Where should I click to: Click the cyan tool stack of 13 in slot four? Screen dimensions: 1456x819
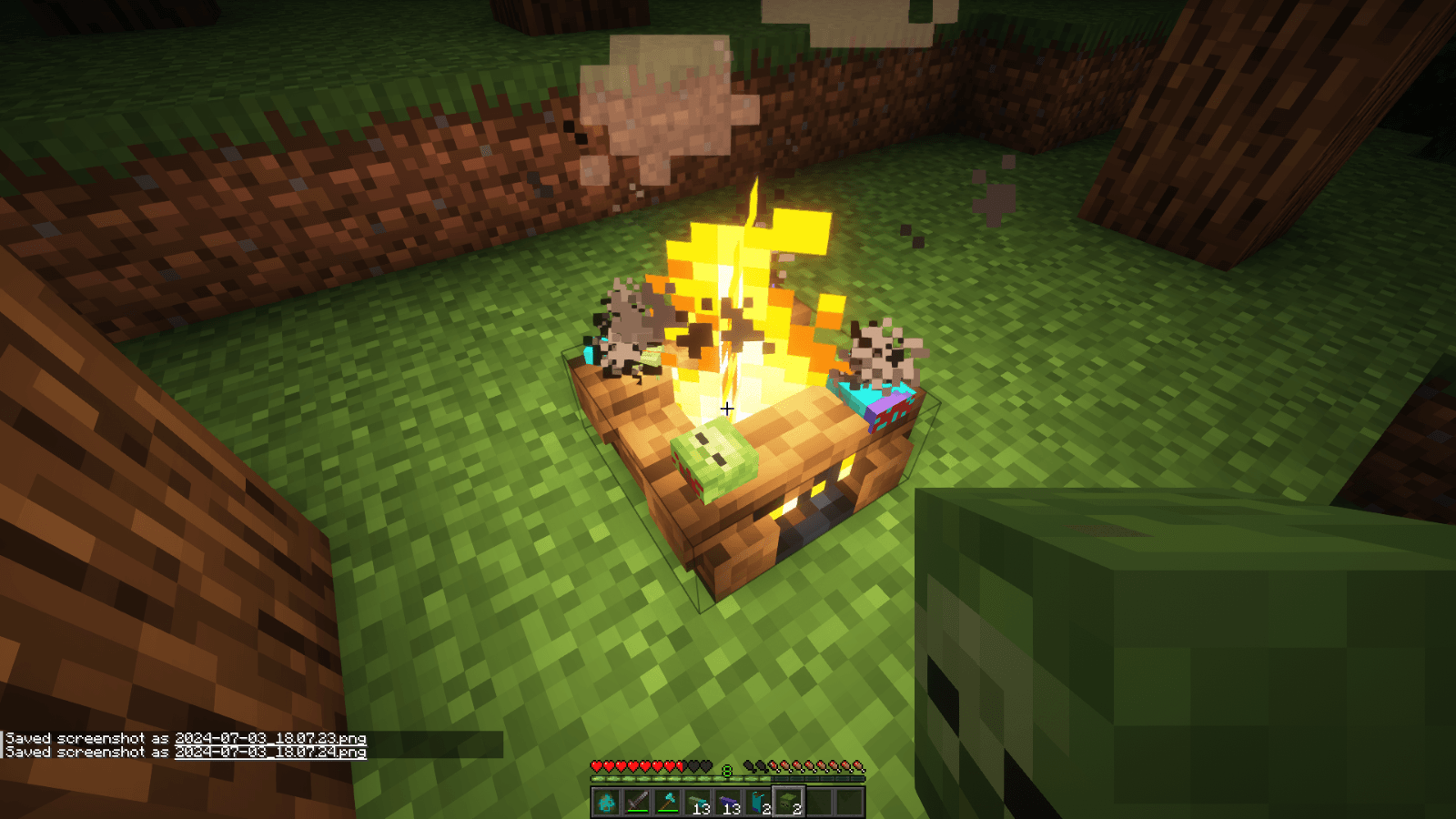pyautogui.click(x=697, y=800)
